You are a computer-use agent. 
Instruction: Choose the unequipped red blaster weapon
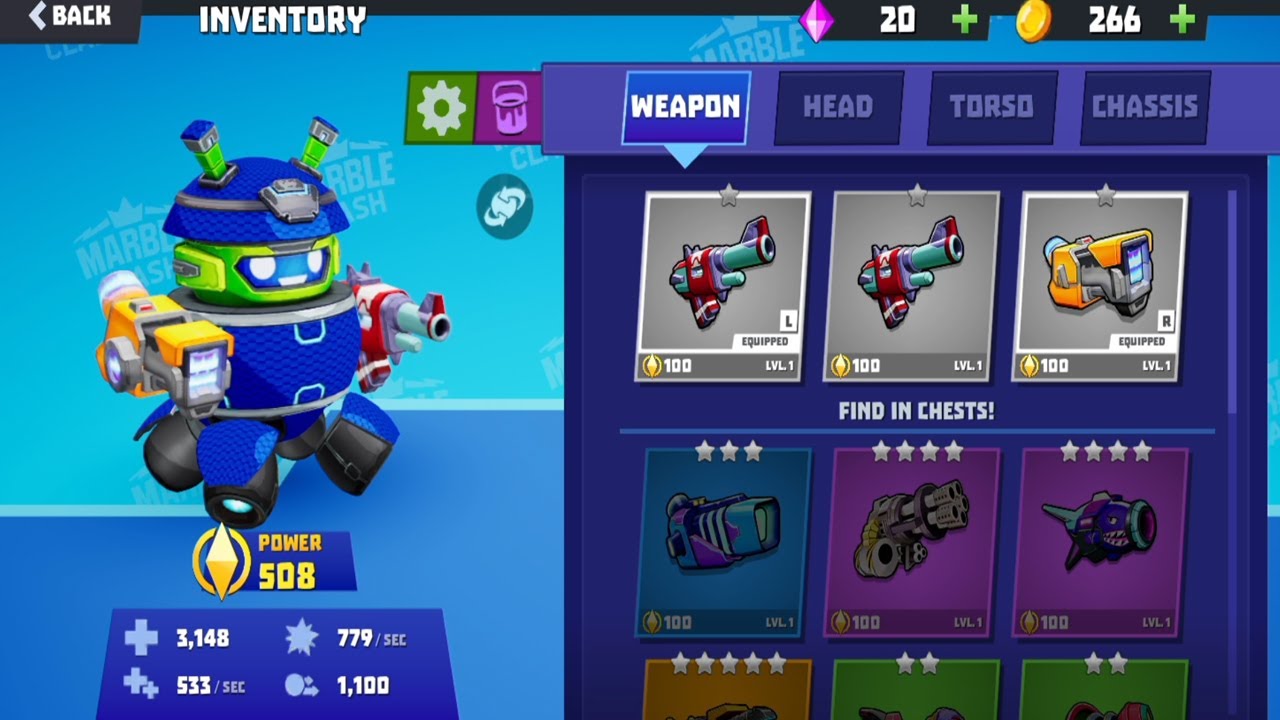[x=911, y=285]
